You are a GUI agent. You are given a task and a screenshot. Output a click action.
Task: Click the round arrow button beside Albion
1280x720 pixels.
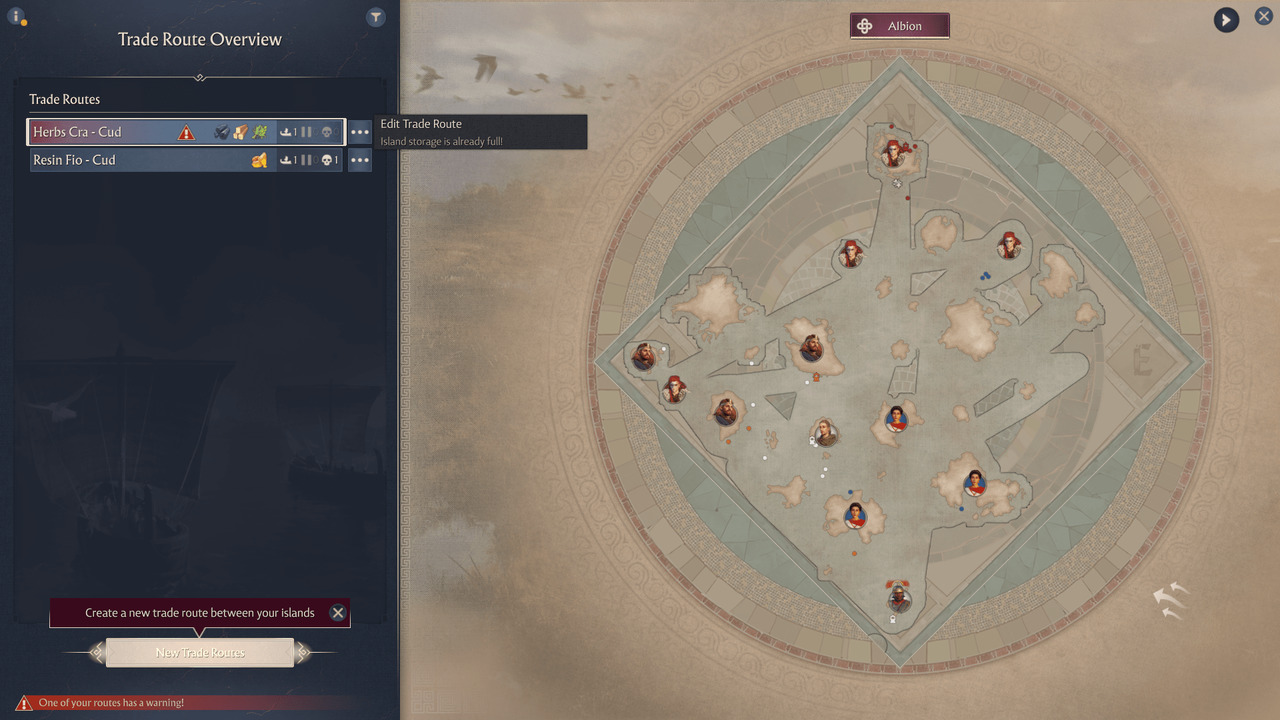point(1226,19)
